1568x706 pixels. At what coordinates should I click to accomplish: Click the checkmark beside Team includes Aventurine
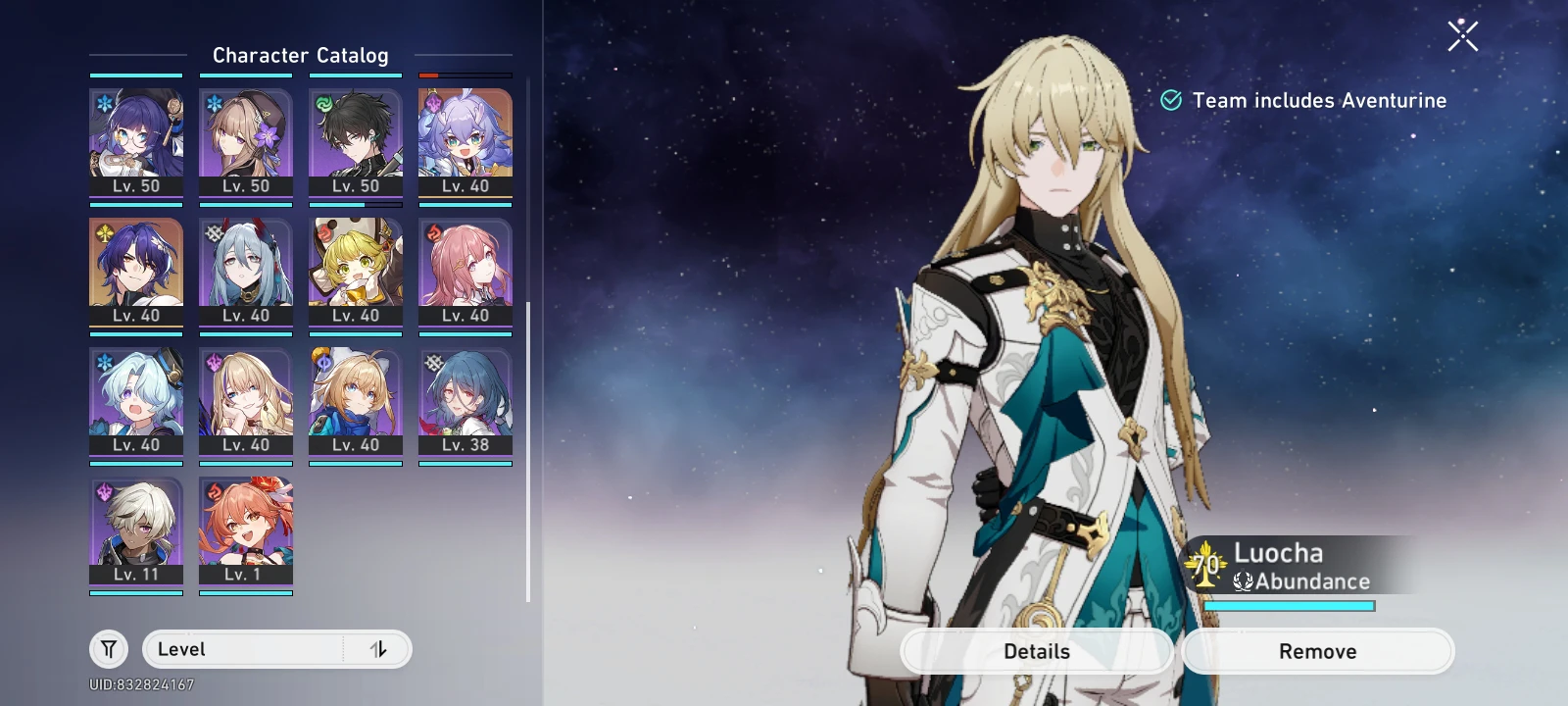click(1169, 99)
